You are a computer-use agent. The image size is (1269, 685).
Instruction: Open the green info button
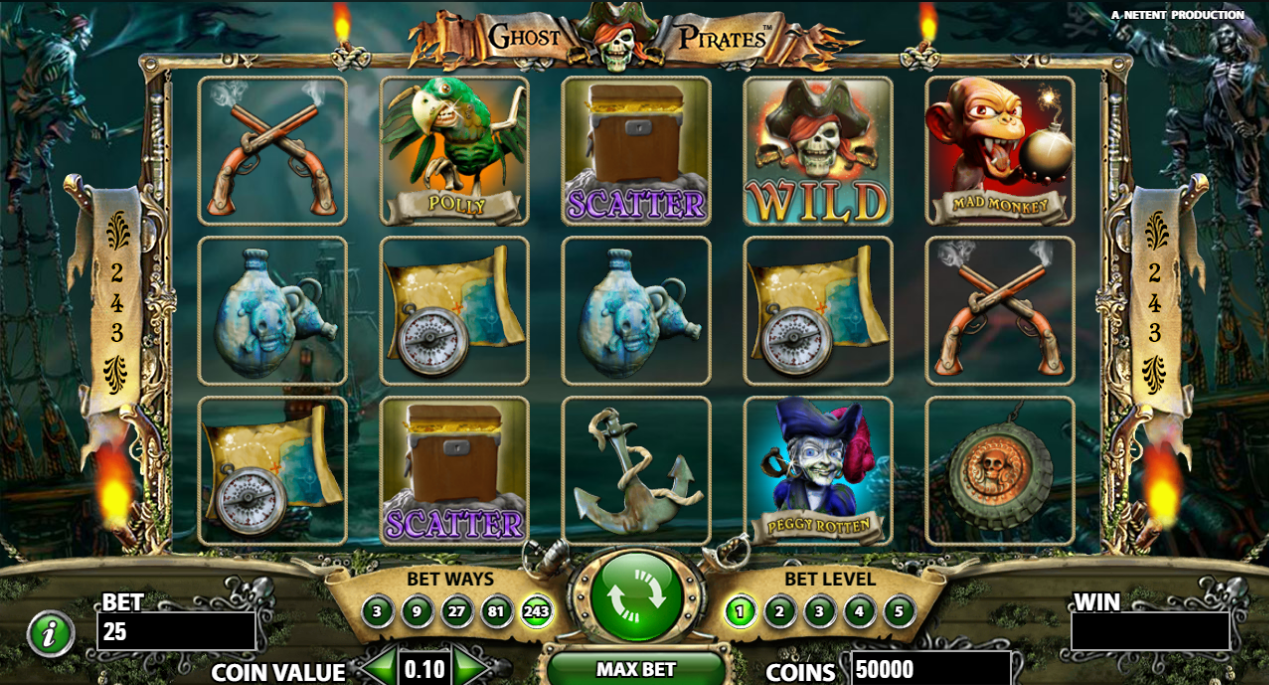pos(49,634)
